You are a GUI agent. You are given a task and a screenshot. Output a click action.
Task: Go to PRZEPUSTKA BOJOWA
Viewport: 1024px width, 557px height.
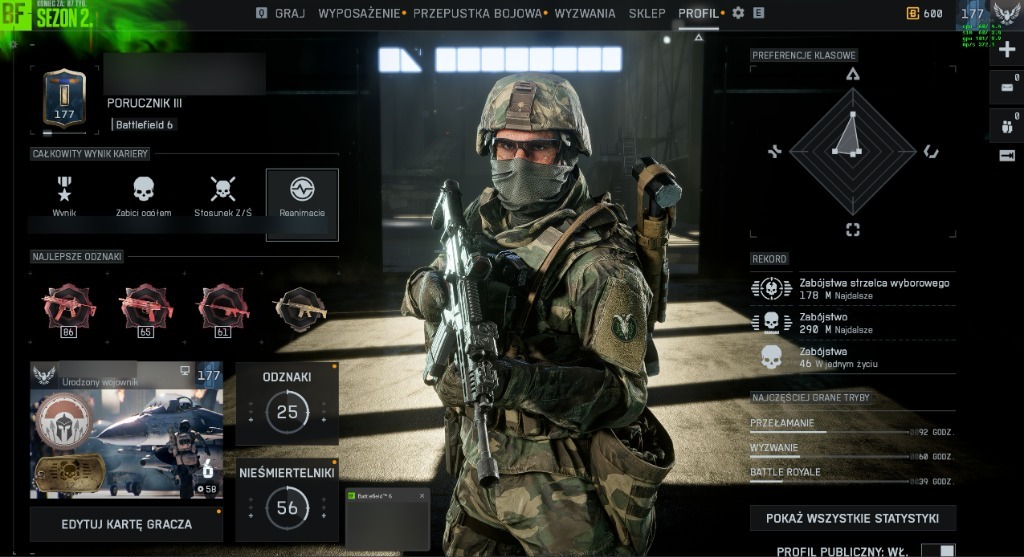tap(476, 13)
